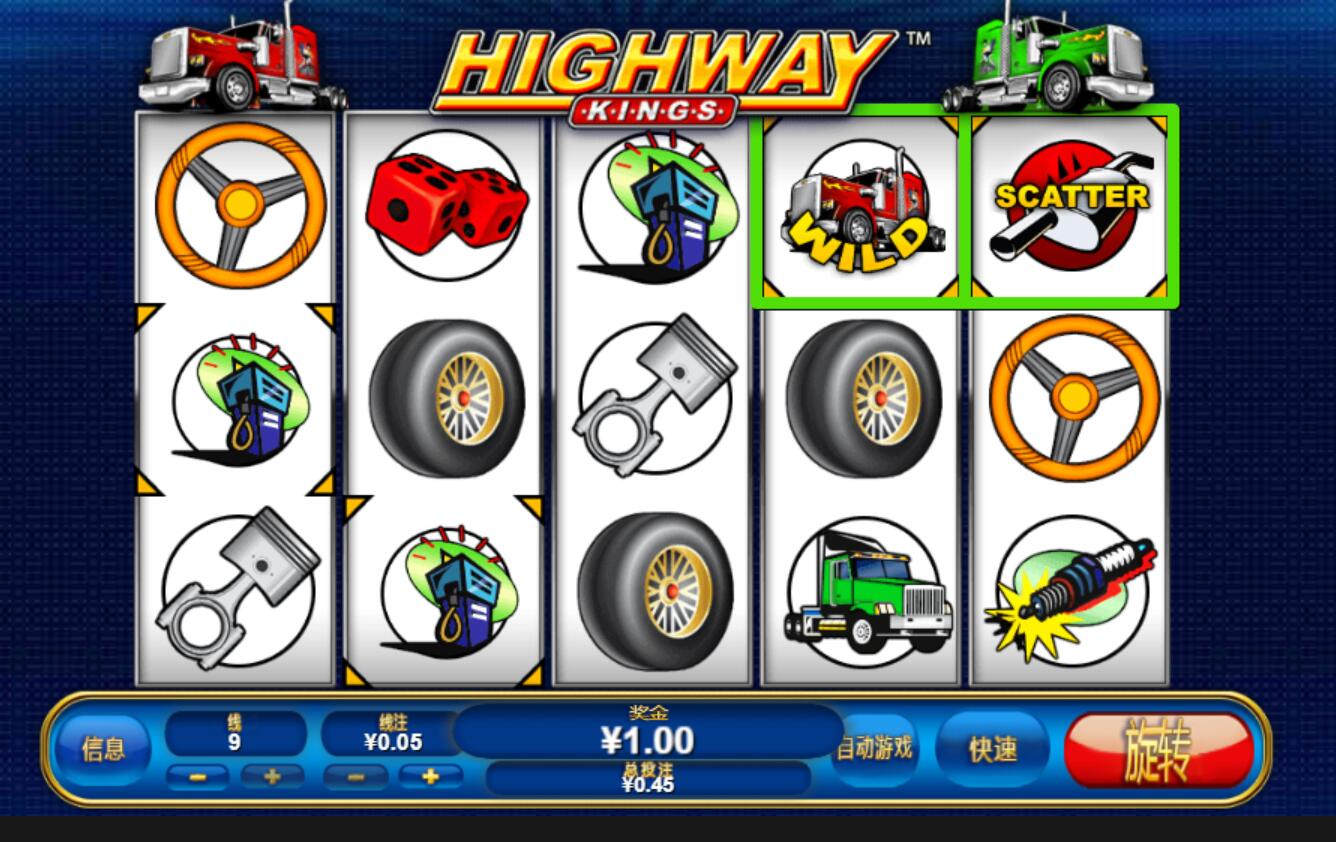Viewport: 1336px width, 842px height.
Task: Decrease the number of lines with minus
Action: pyautogui.click(x=198, y=776)
